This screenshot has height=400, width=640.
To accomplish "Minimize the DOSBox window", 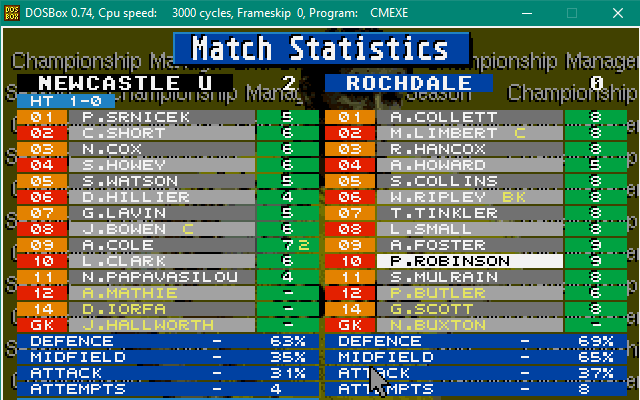I will click(526, 13).
